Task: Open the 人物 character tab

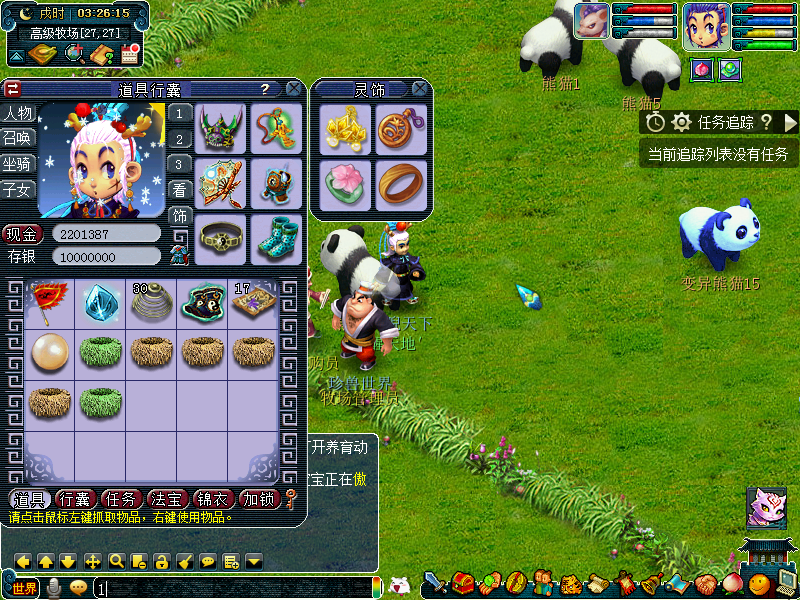Action: (x=18, y=113)
